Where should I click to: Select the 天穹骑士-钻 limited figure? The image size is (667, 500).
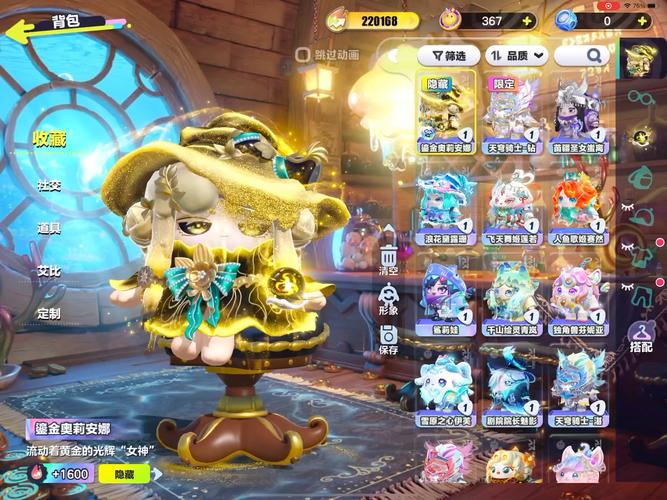pos(512,113)
